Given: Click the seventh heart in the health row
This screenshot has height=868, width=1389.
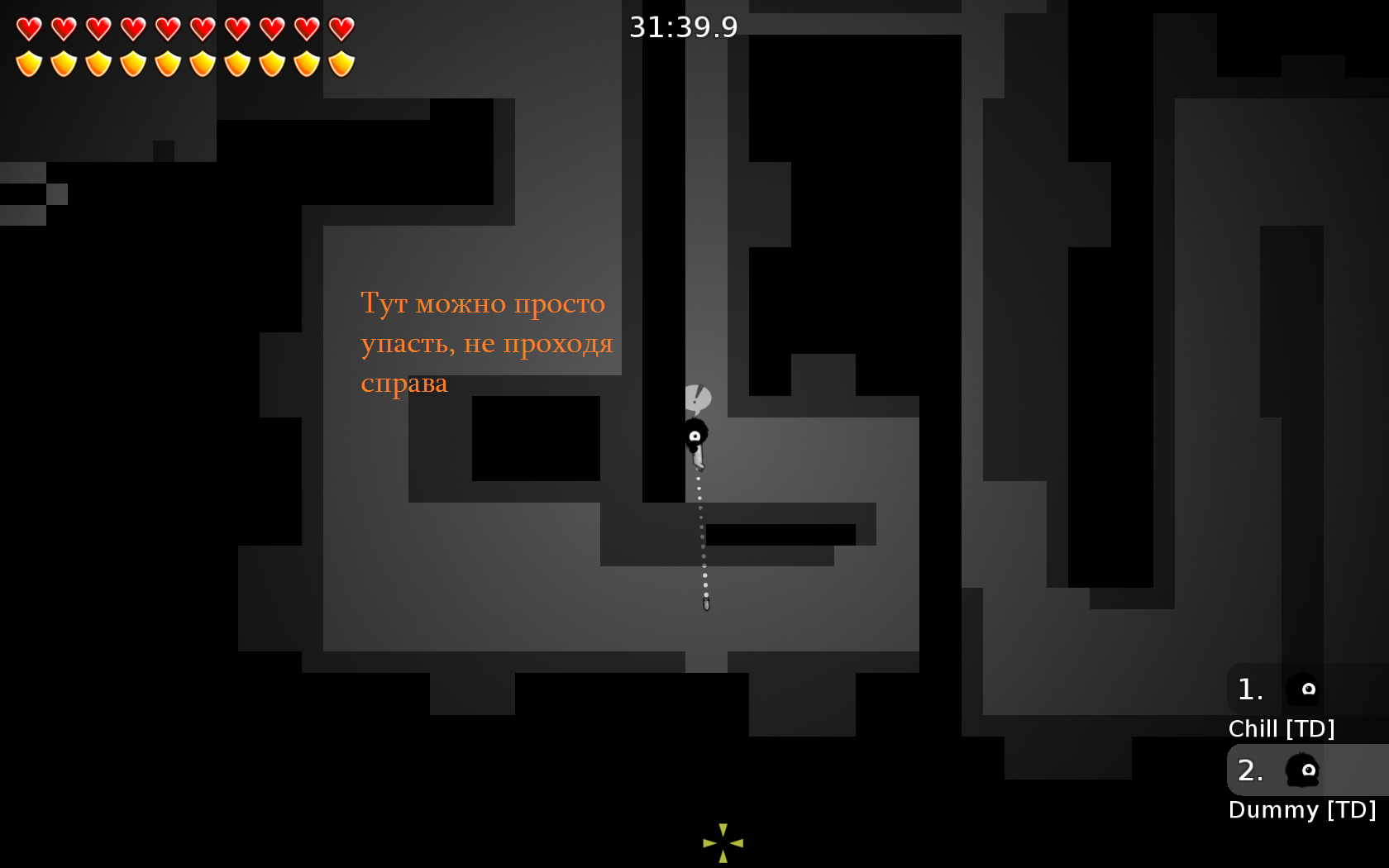Looking at the screenshot, I should [x=237, y=30].
